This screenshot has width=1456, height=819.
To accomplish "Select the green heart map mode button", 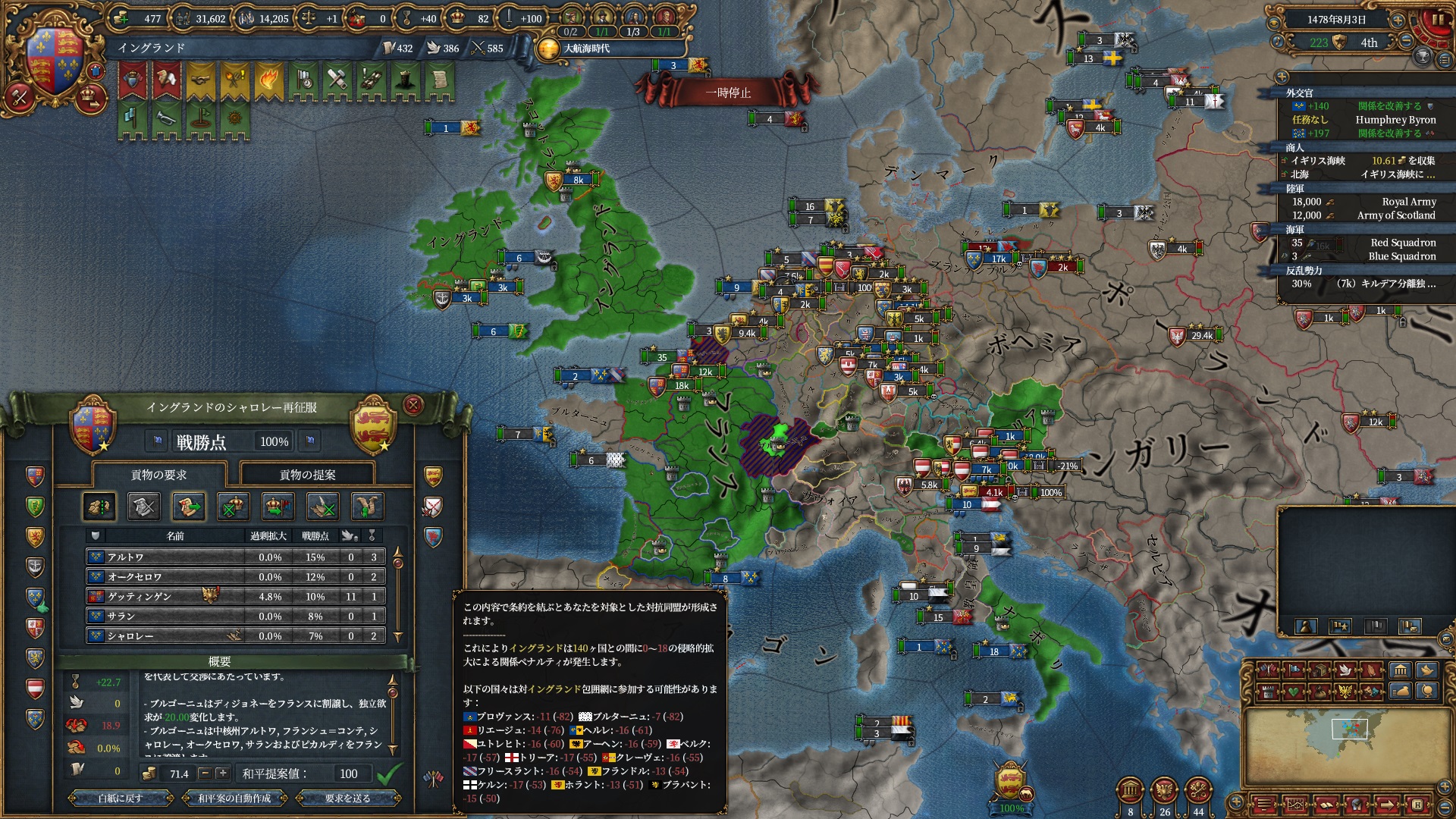I will coord(1292,692).
